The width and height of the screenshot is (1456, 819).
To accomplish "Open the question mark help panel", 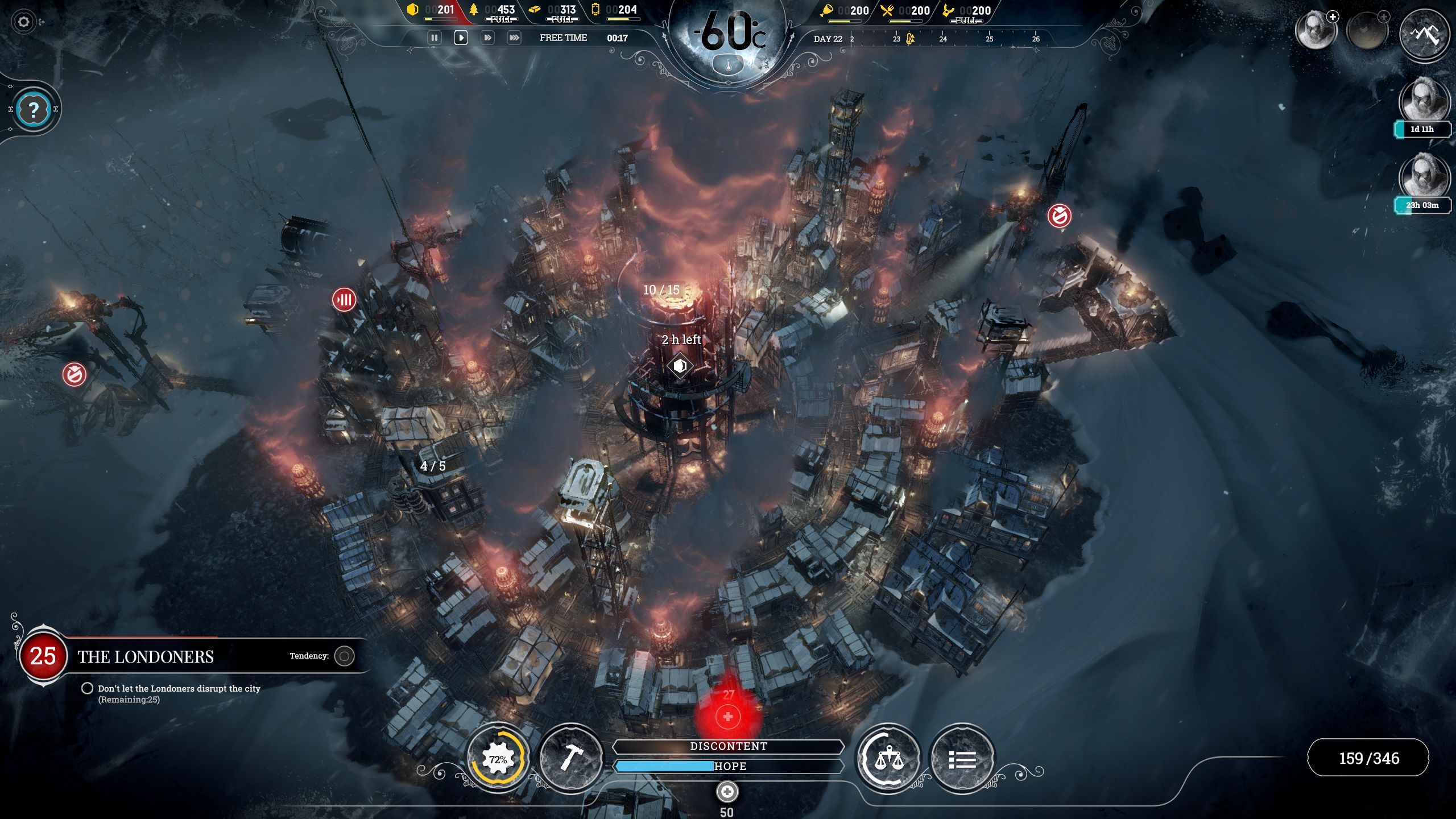I will click(x=34, y=109).
